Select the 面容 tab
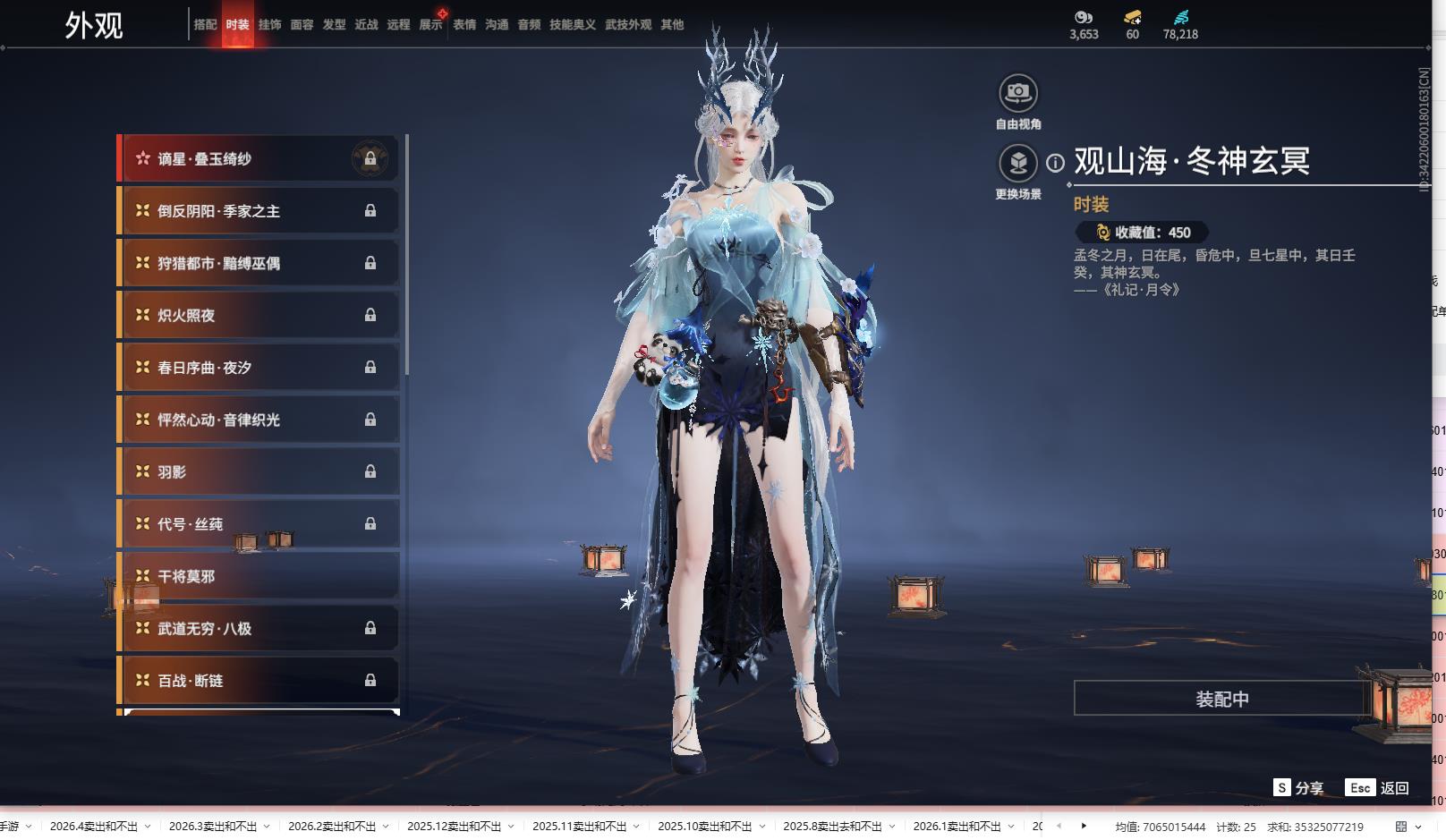 [x=302, y=25]
